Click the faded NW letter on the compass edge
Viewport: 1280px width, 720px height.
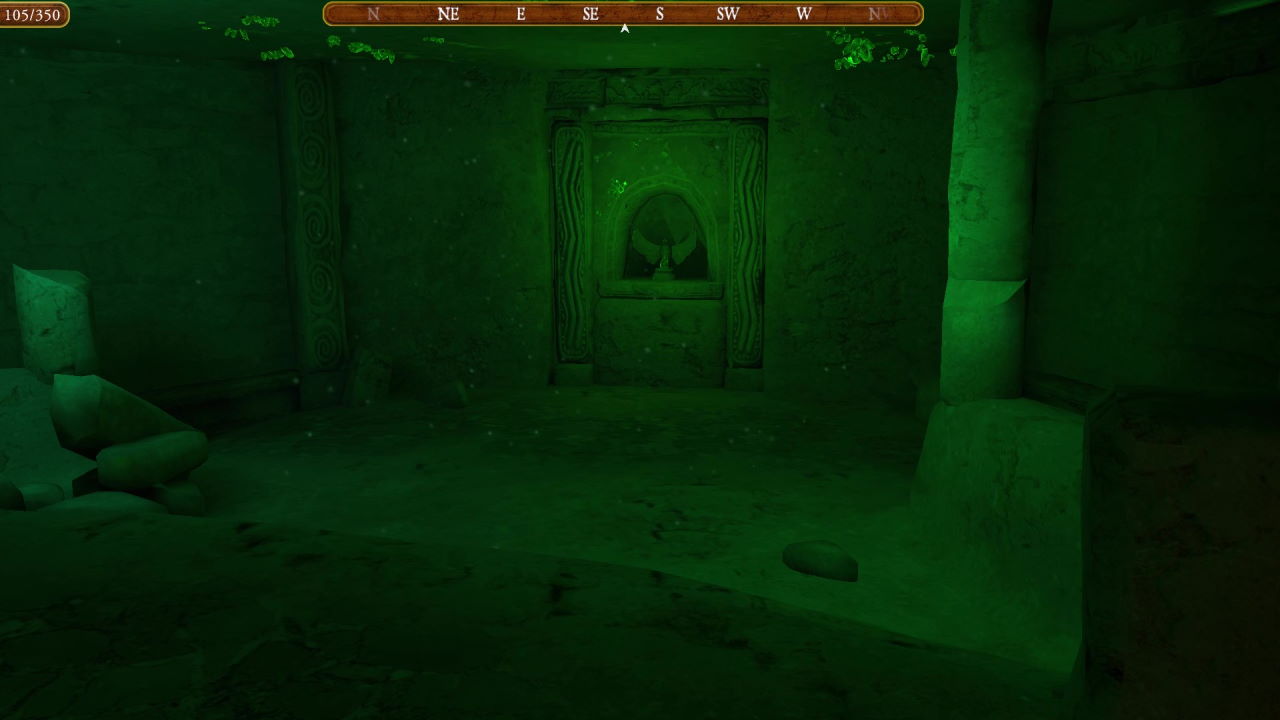click(x=877, y=14)
